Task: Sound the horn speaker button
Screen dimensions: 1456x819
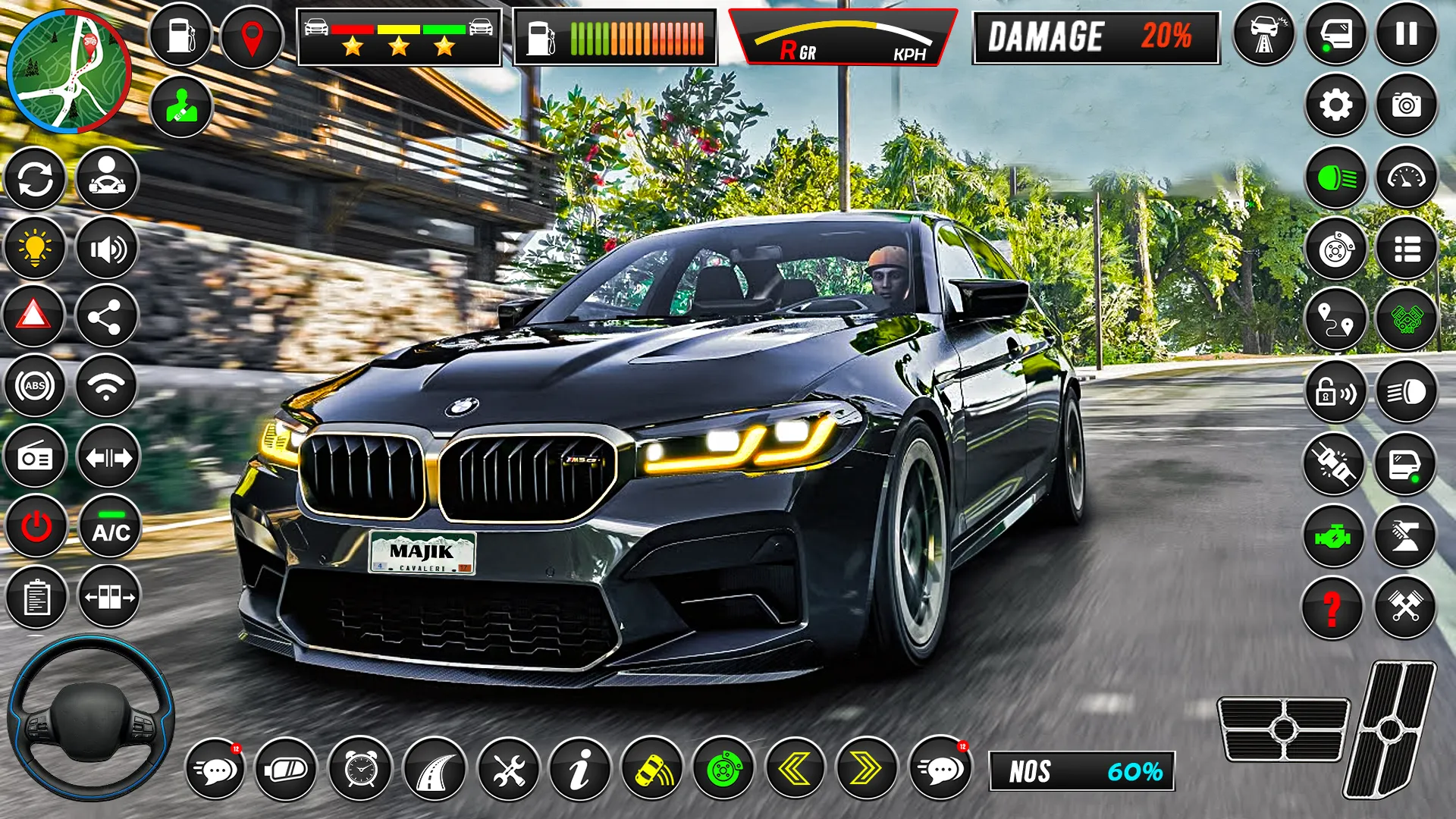Action: point(107,249)
